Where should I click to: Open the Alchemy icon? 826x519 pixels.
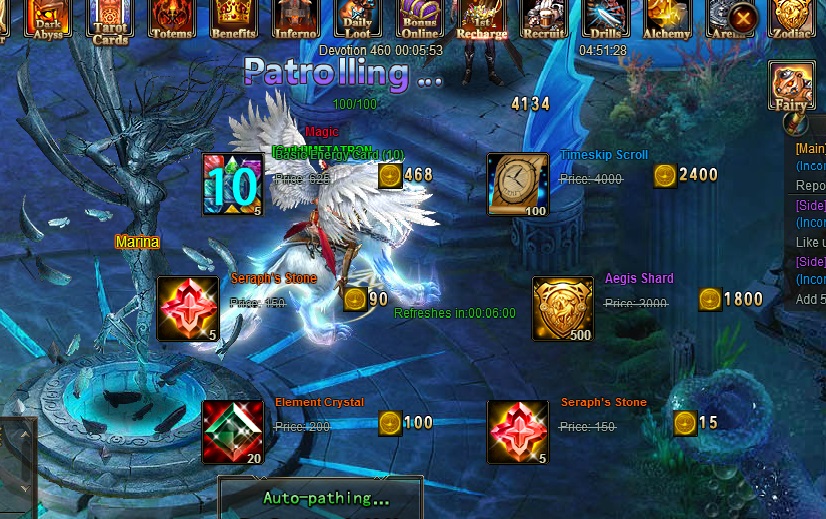click(x=667, y=19)
